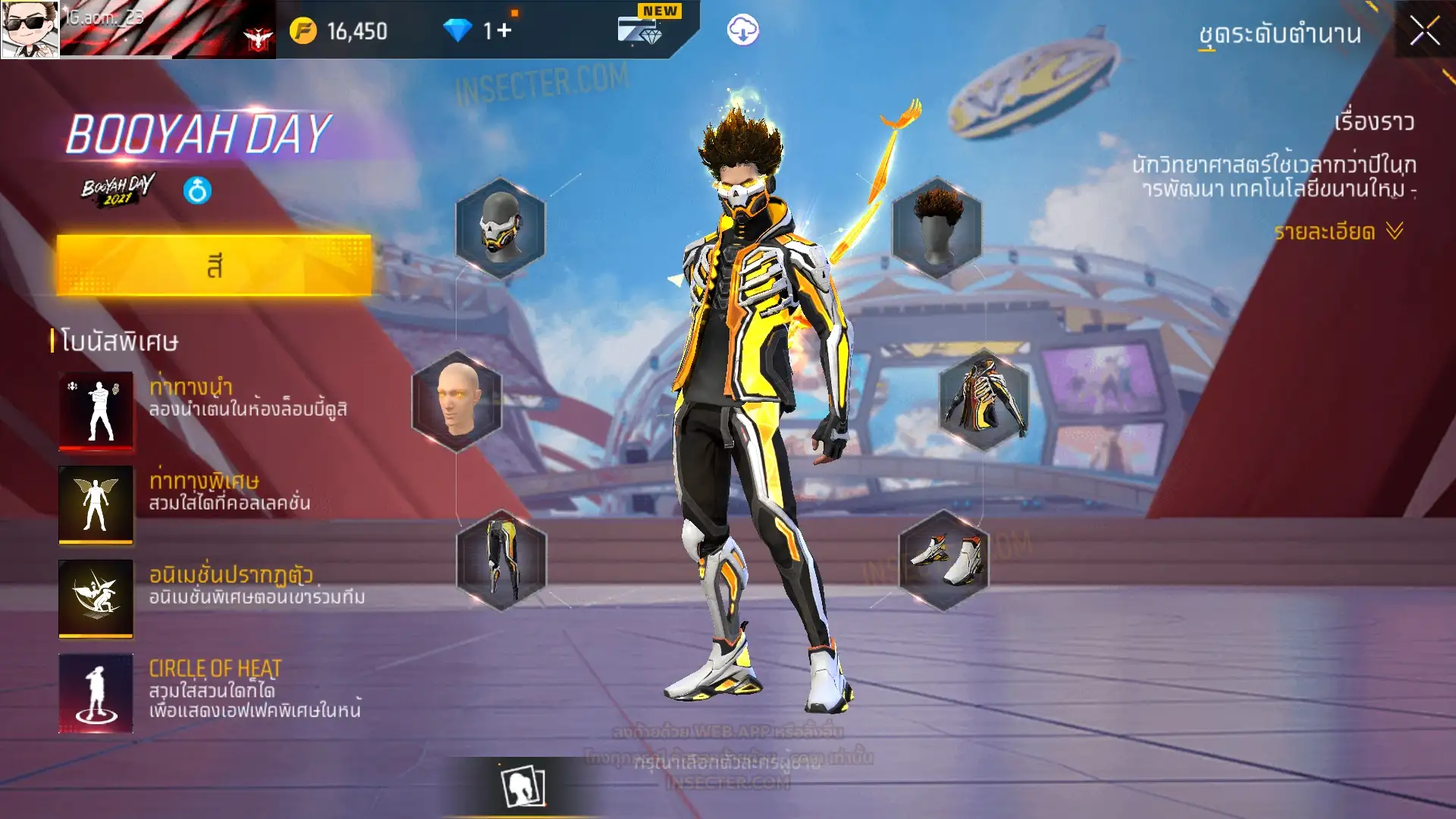This screenshot has height=819, width=1456.
Task: View the lobby lead emote bonus
Action: [x=96, y=410]
